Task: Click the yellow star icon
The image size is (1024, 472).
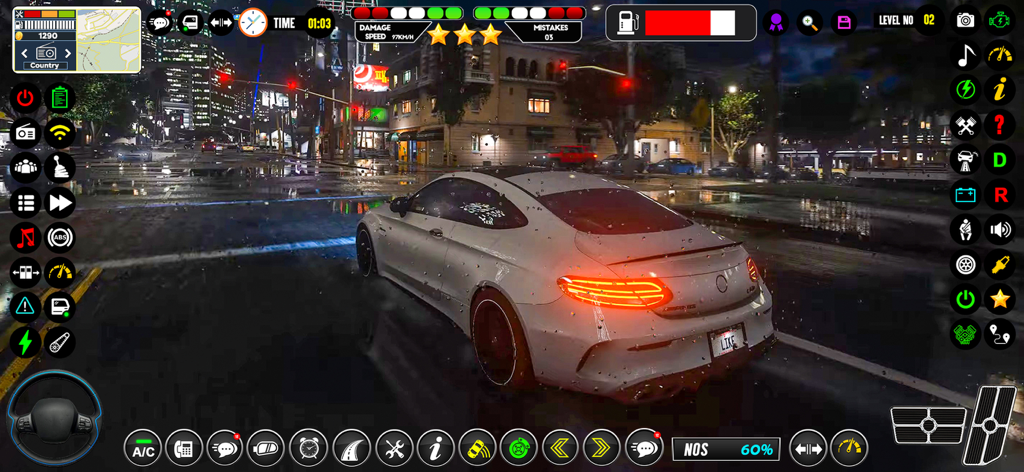Action: pyautogui.click(x=999, y=299)
